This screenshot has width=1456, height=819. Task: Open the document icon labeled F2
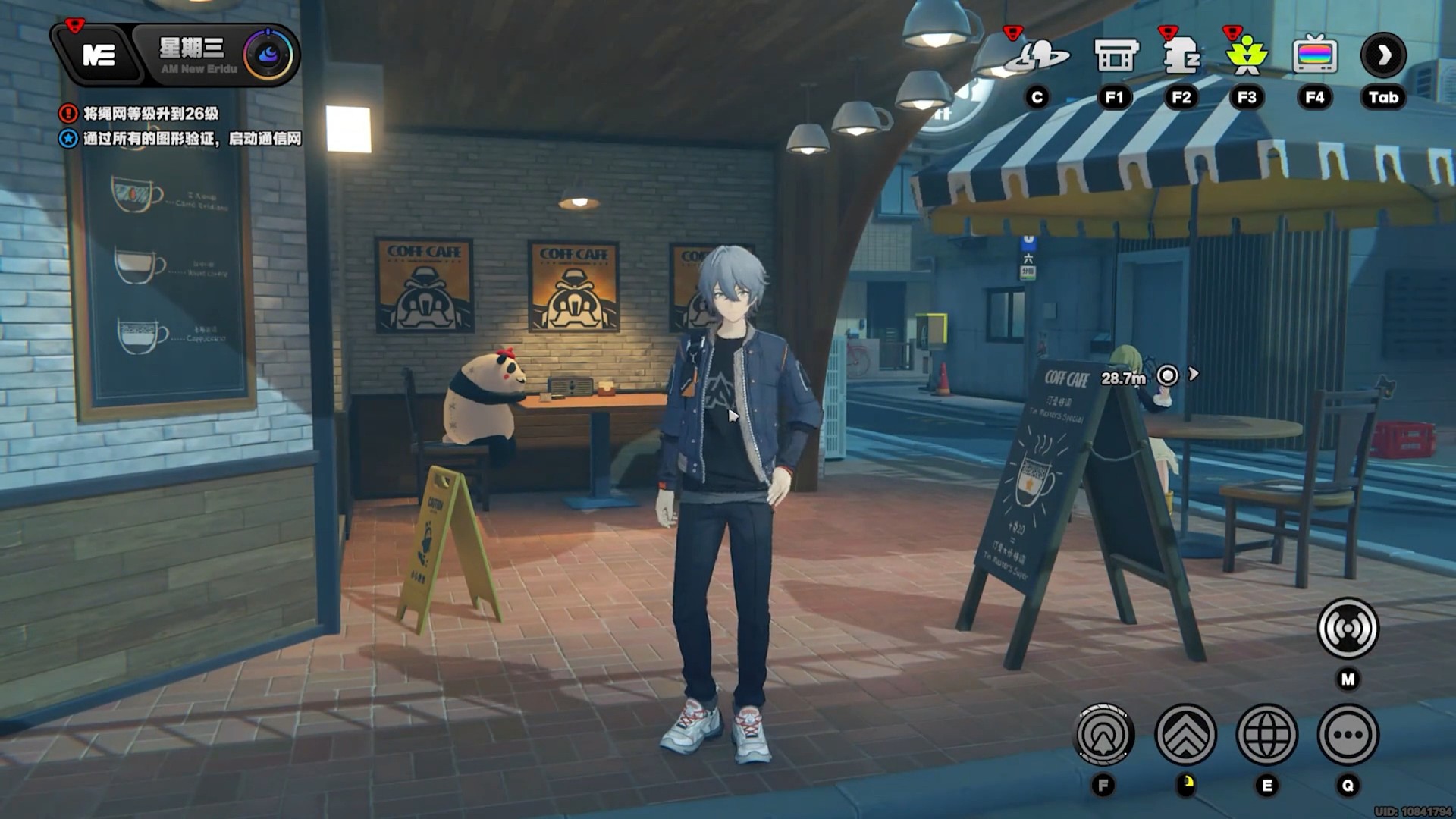pyautogui.click(x=1181, y=56)
